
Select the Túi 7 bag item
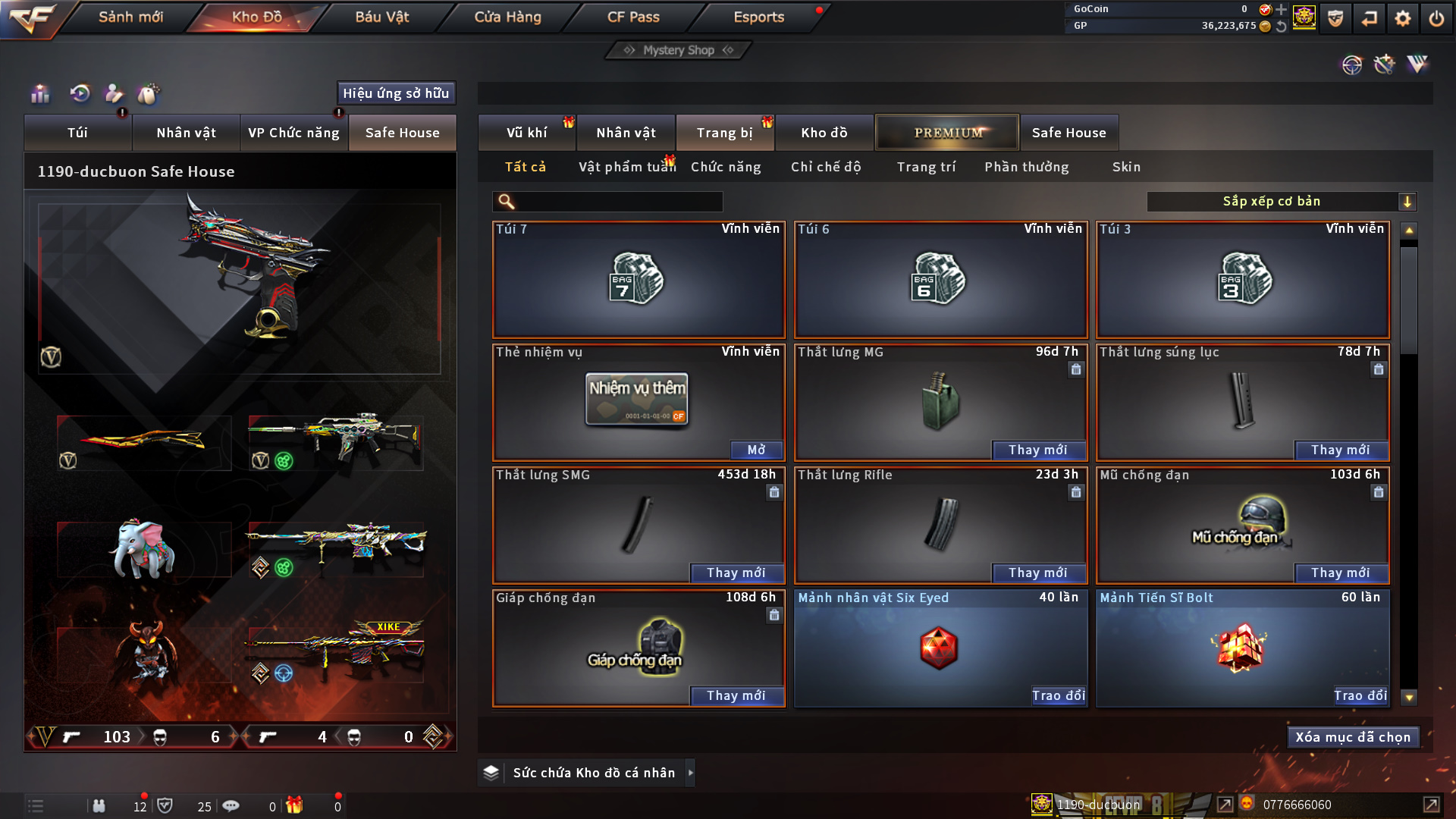pyautogui.click(x=639, y=280)
